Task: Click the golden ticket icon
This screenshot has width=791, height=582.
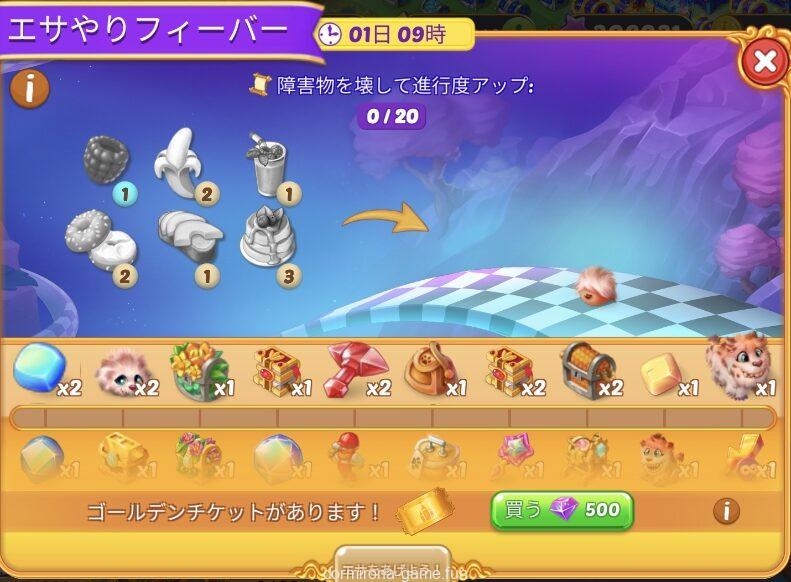Action: [x=424, y=512]
